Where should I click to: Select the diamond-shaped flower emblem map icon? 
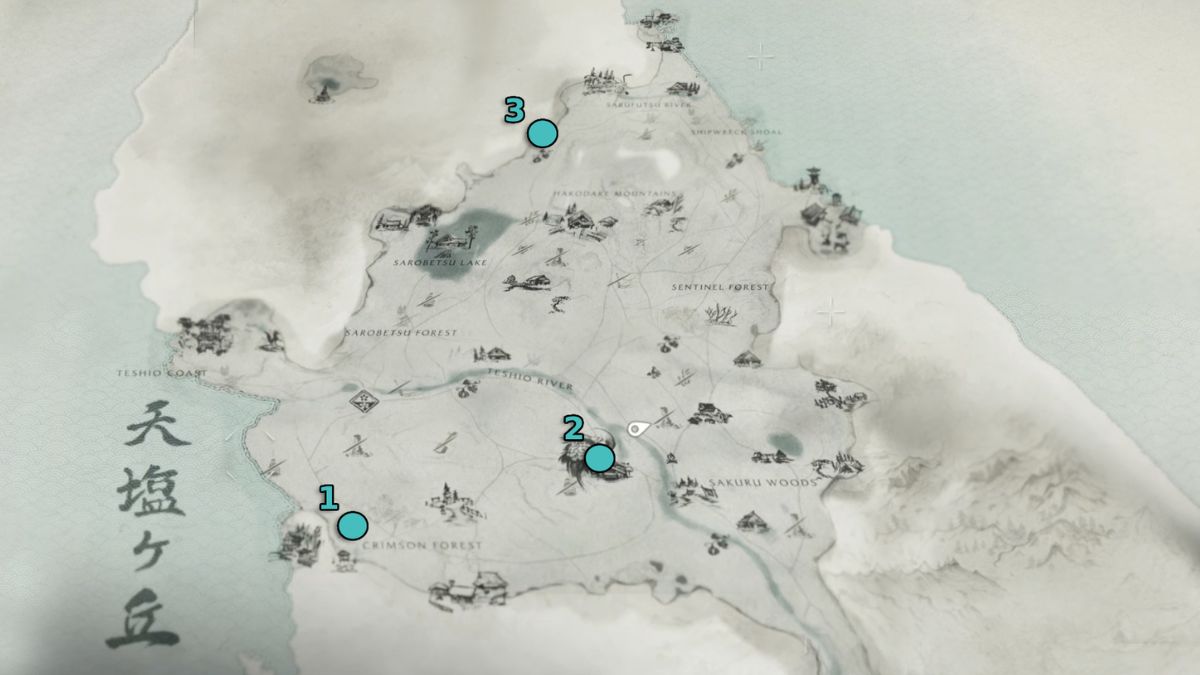[364, 402]
